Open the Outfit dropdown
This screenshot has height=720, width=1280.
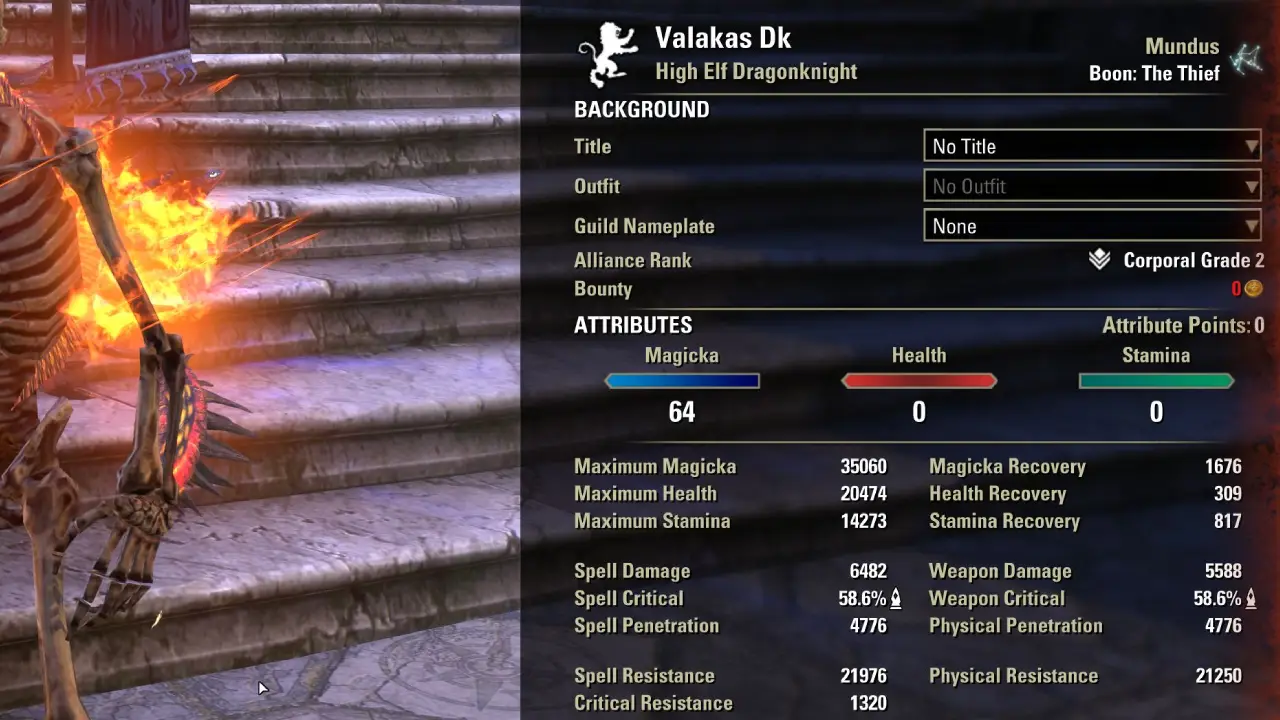[1091, 186]
